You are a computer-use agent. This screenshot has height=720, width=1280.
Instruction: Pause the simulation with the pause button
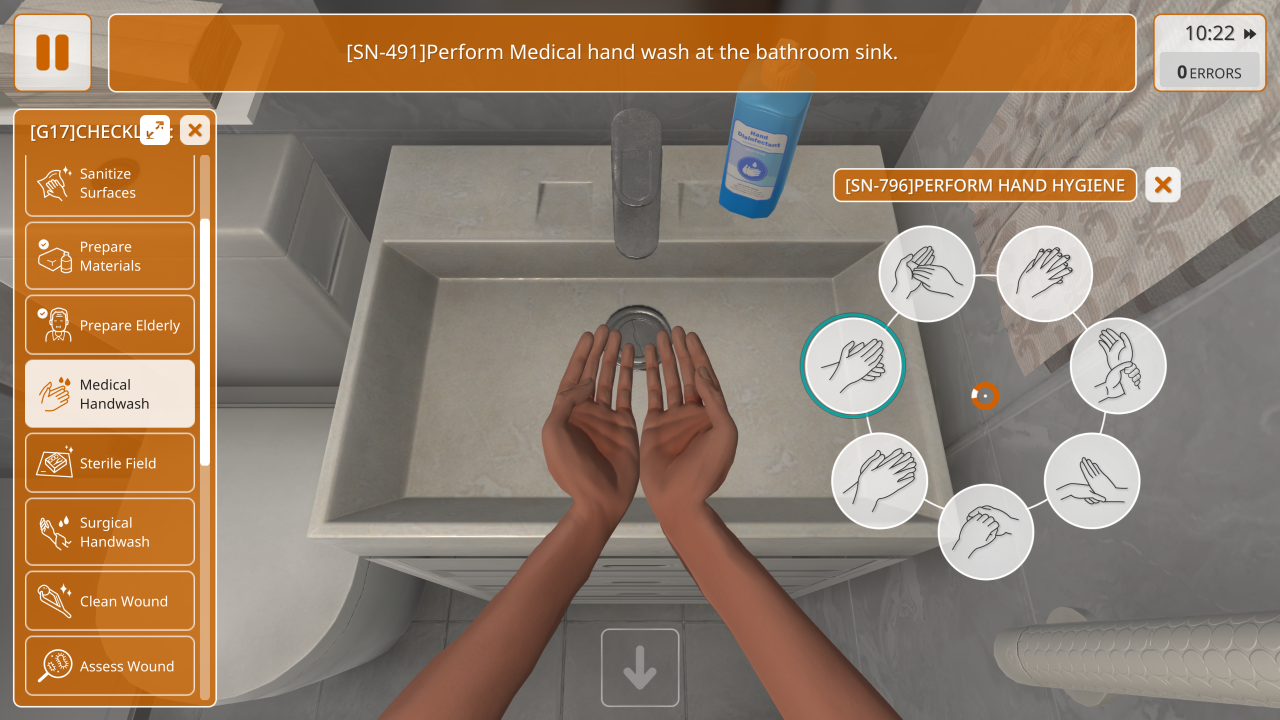(x=53, y=53)
